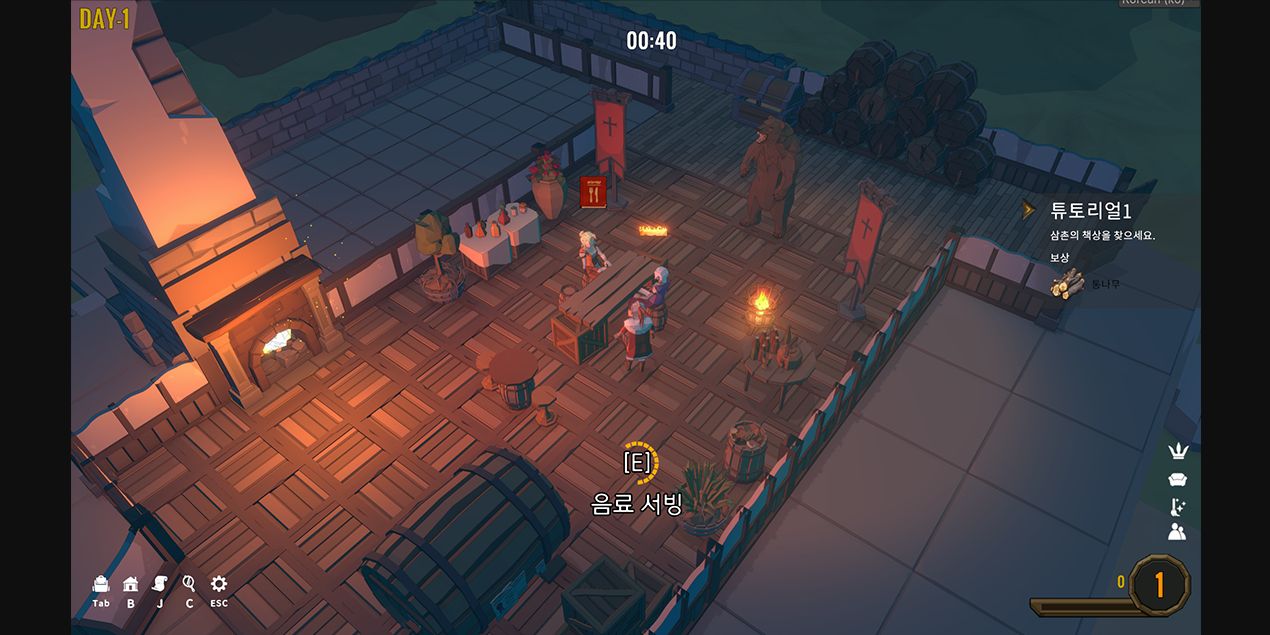Select the 튜토리얼1 quest tracker entry

[1090, 211]
